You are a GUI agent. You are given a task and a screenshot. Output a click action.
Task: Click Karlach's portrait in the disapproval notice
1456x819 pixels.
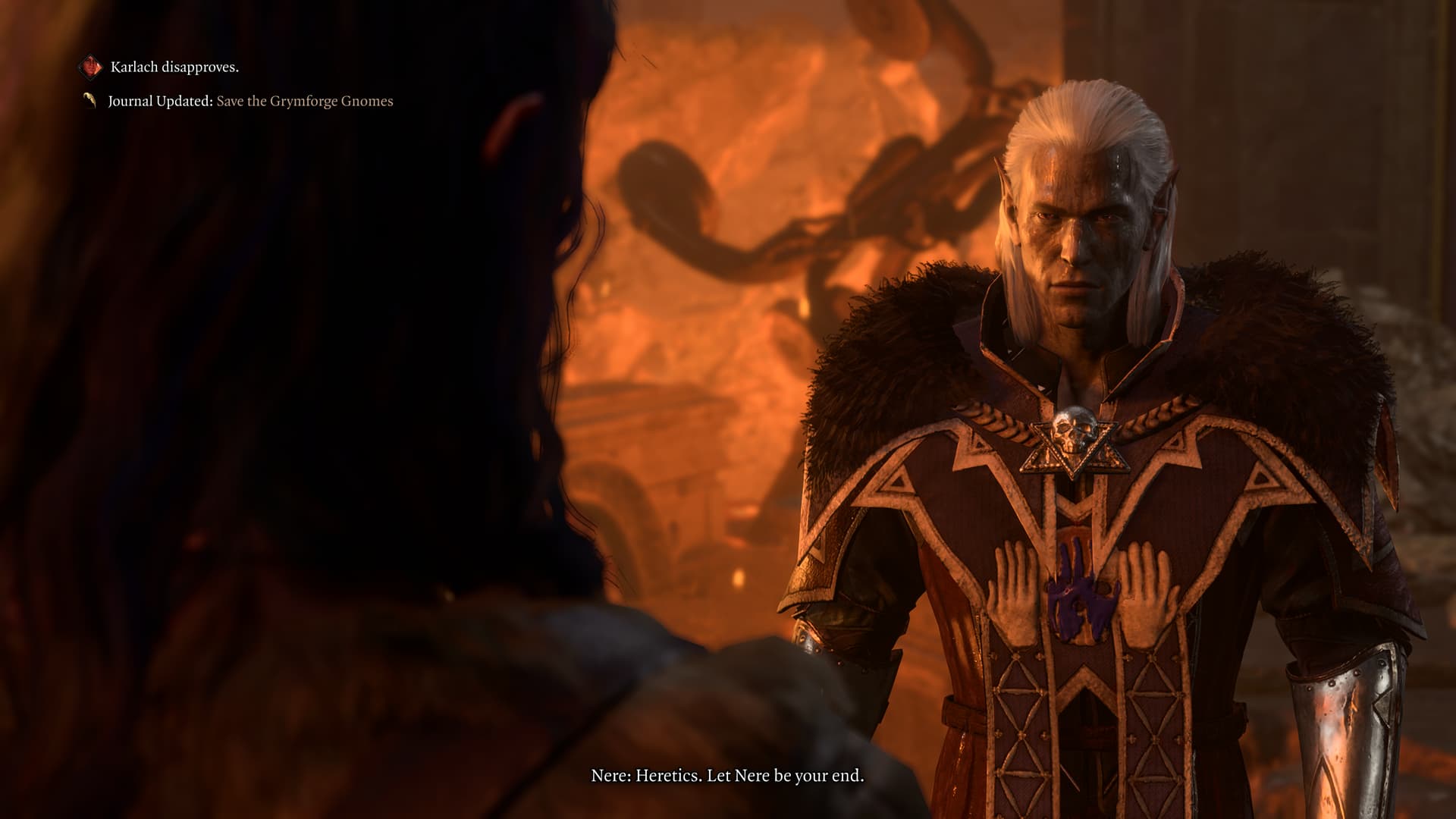91,67
